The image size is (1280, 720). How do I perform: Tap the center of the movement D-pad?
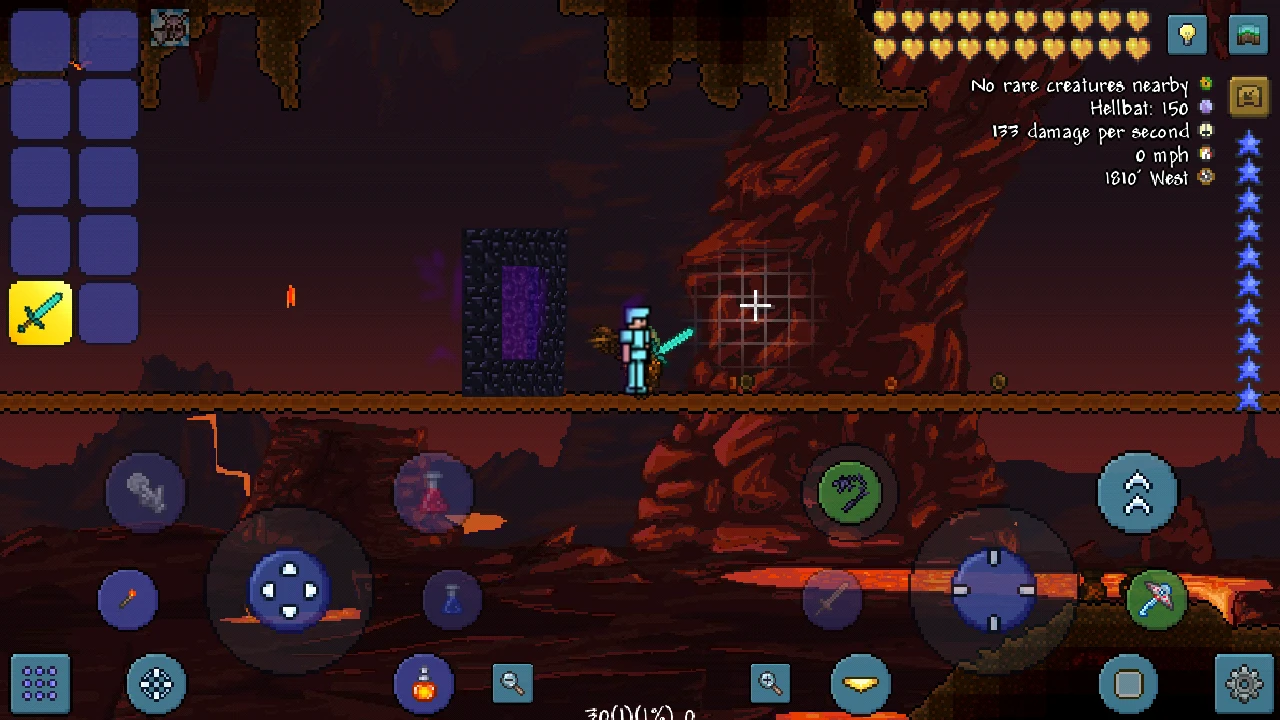coord(291,591)
